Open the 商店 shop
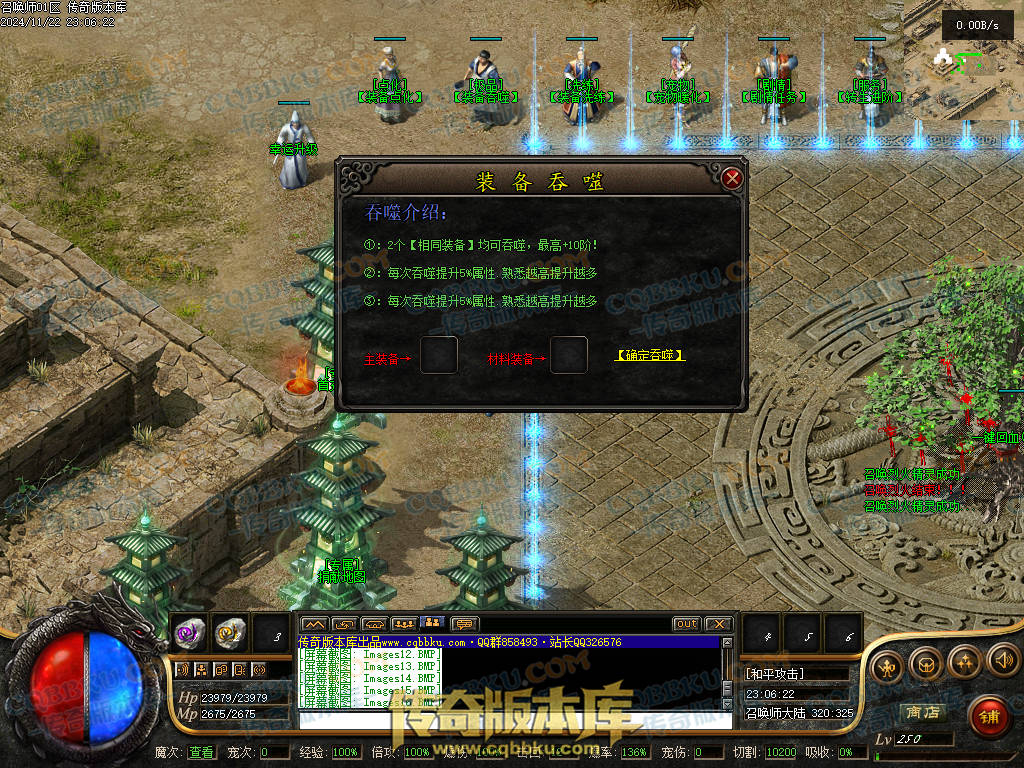The image size is (1024, 768). [x=923, y=712]
